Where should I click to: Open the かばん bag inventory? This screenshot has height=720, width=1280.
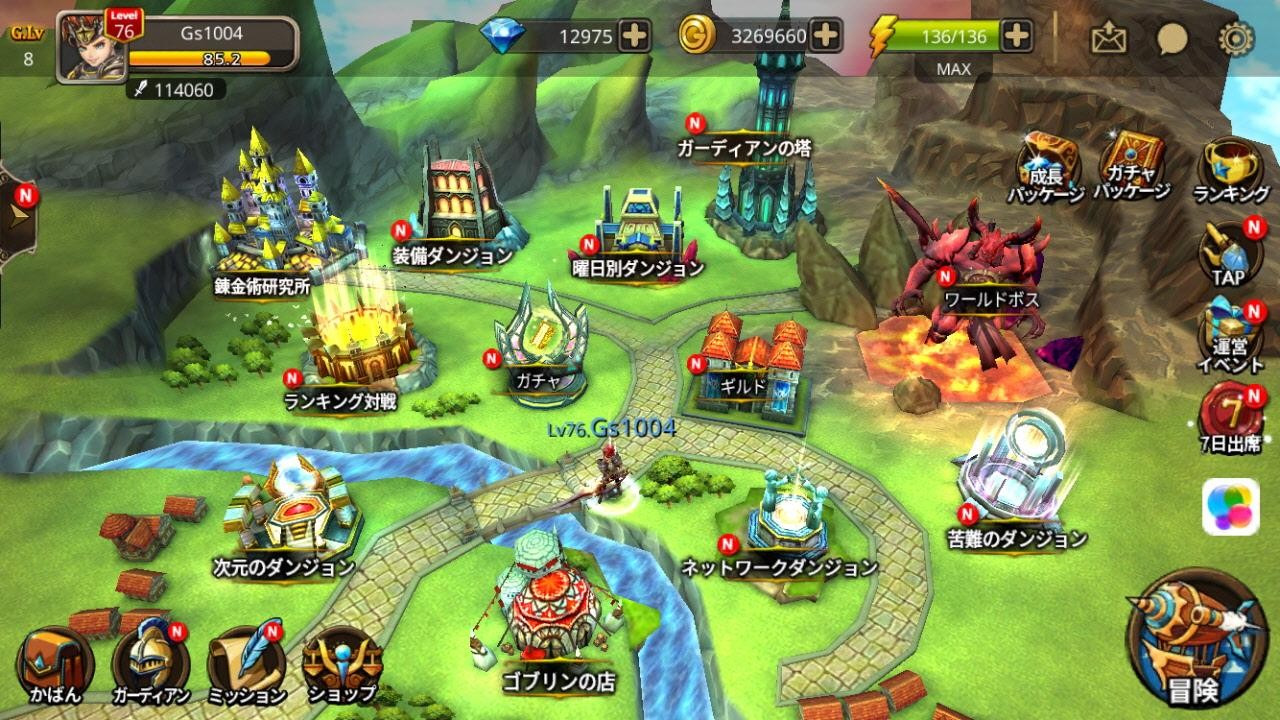click(x=53, y=665)
